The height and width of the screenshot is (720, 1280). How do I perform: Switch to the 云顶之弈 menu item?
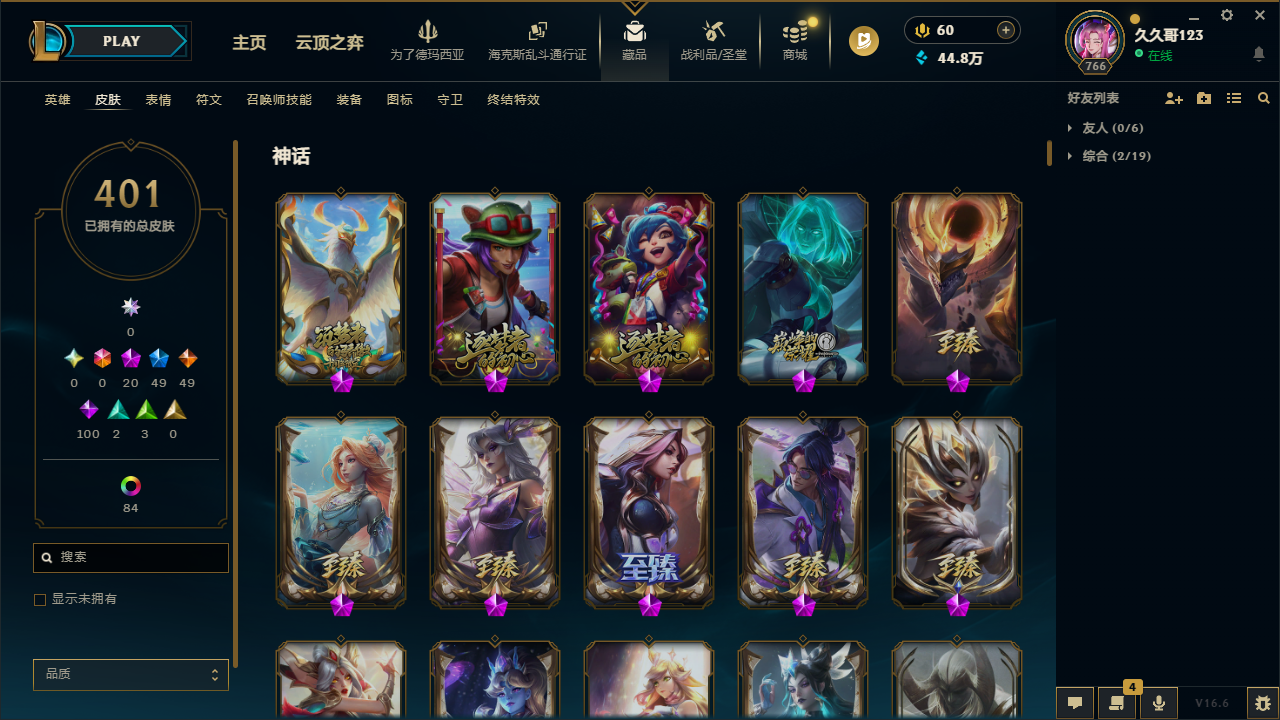coord(329,43)
